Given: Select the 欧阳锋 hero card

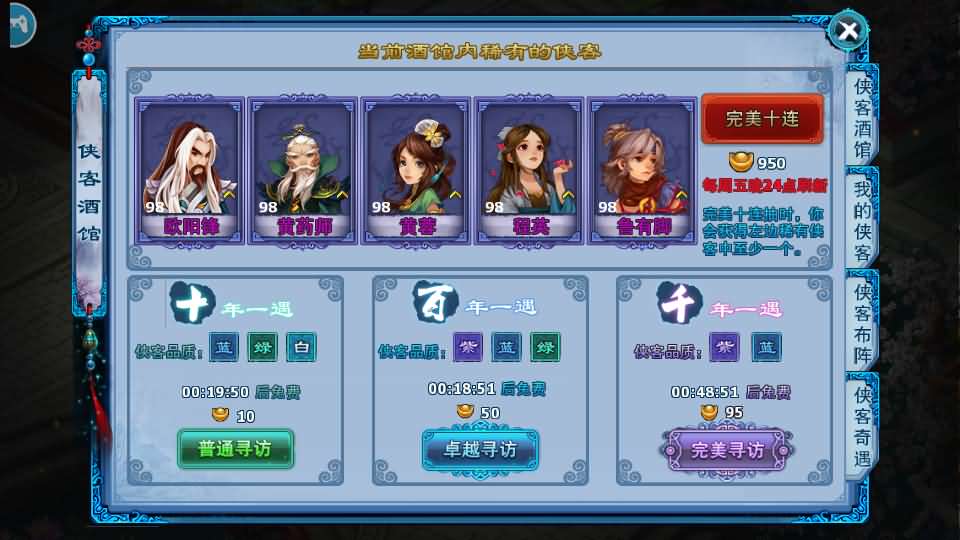Looking at the screenshot, I should [190, 170].
